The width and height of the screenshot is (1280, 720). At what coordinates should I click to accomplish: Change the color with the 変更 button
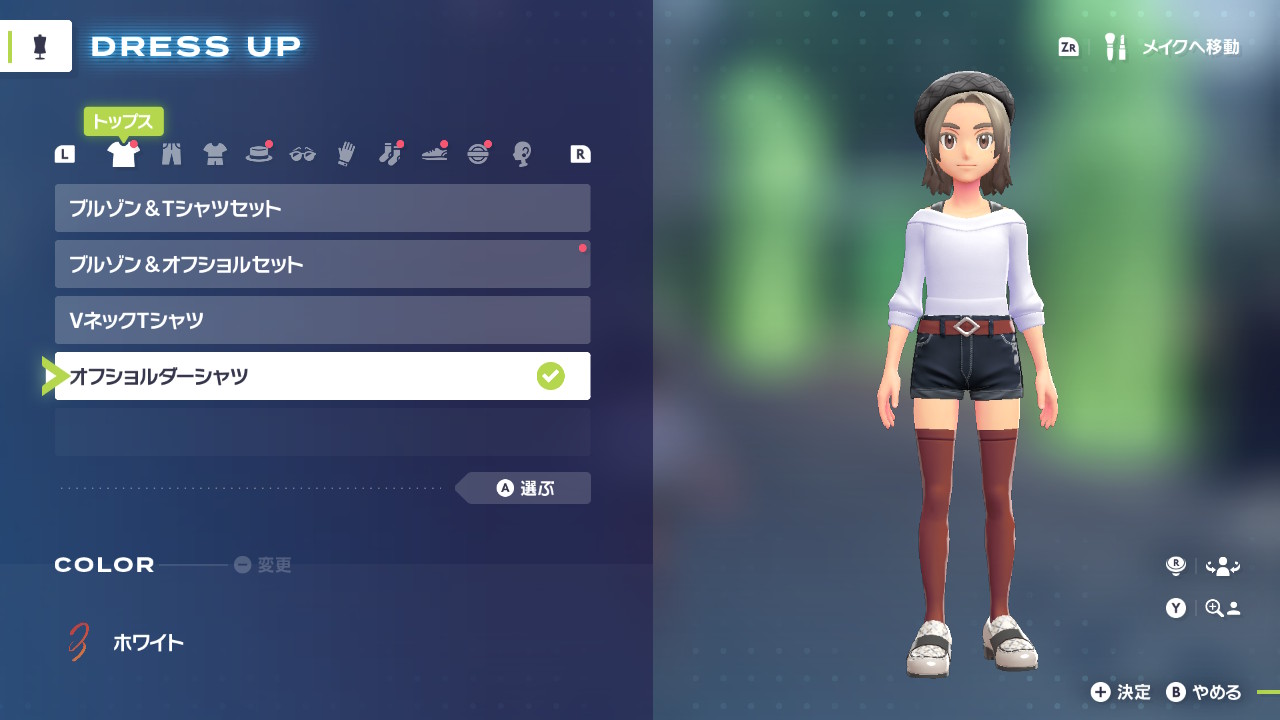pos(263,565)
